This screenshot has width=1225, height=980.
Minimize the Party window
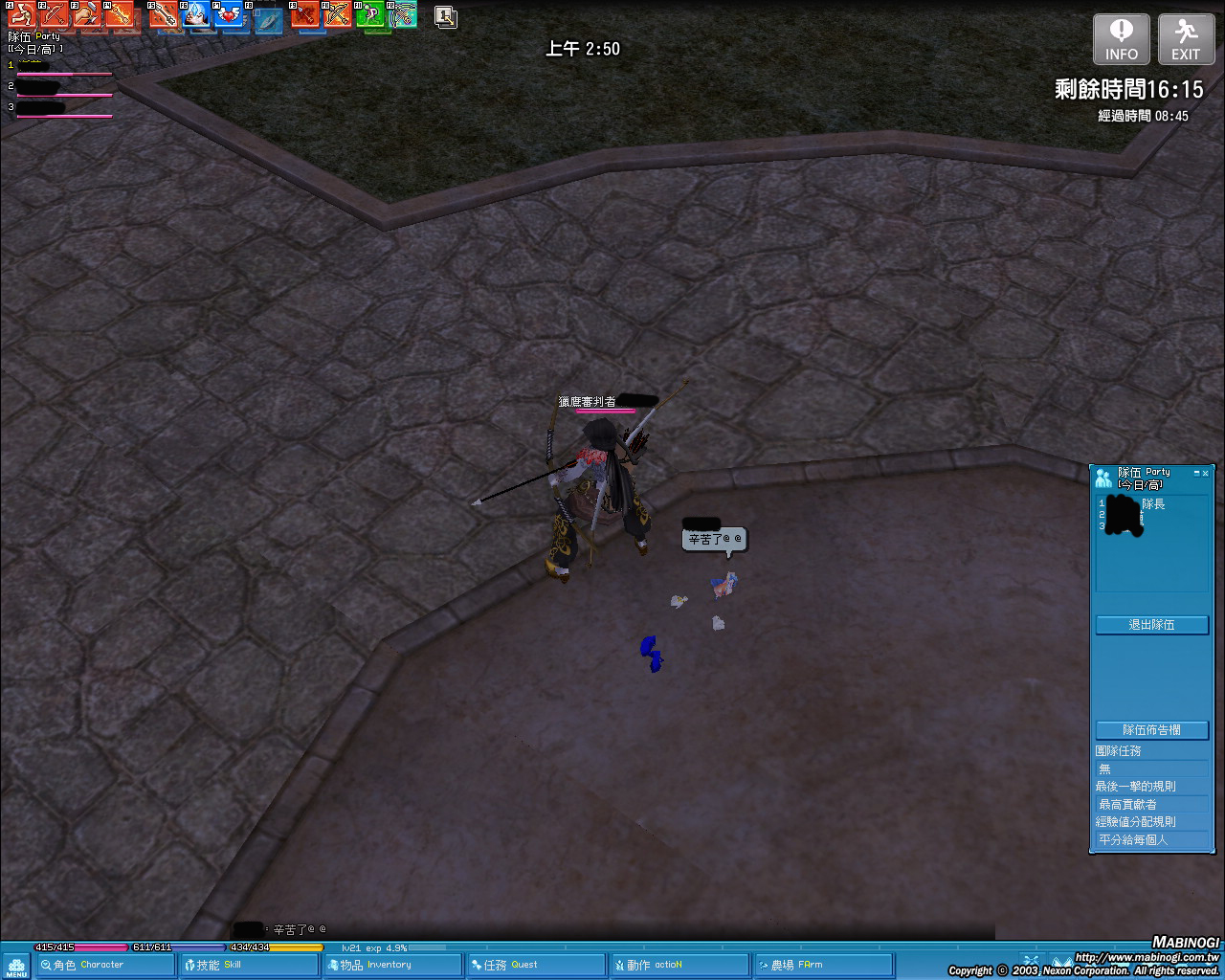click(1196, 473)
